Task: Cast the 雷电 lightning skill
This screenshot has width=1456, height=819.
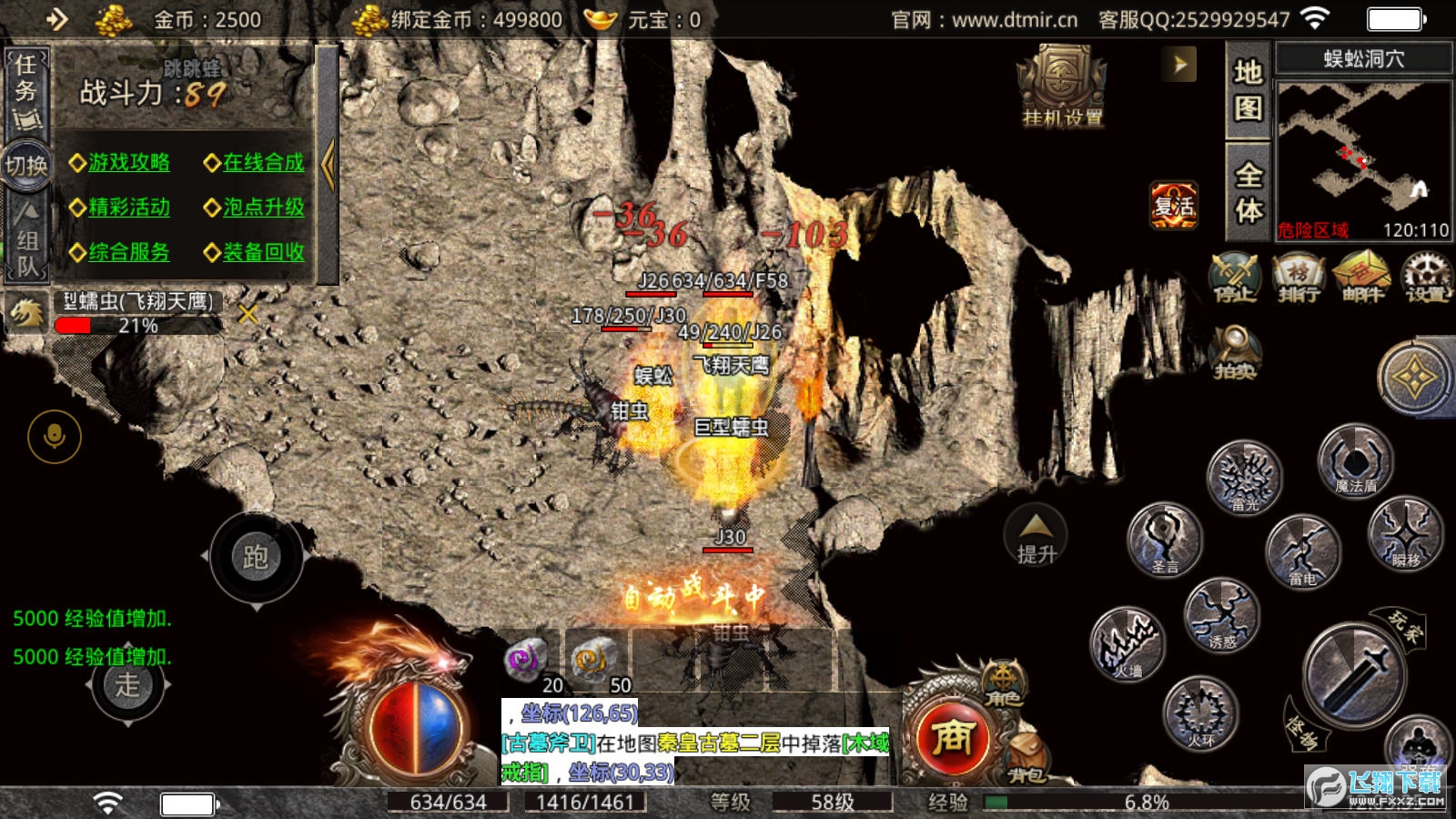Action: (1302, 552)
